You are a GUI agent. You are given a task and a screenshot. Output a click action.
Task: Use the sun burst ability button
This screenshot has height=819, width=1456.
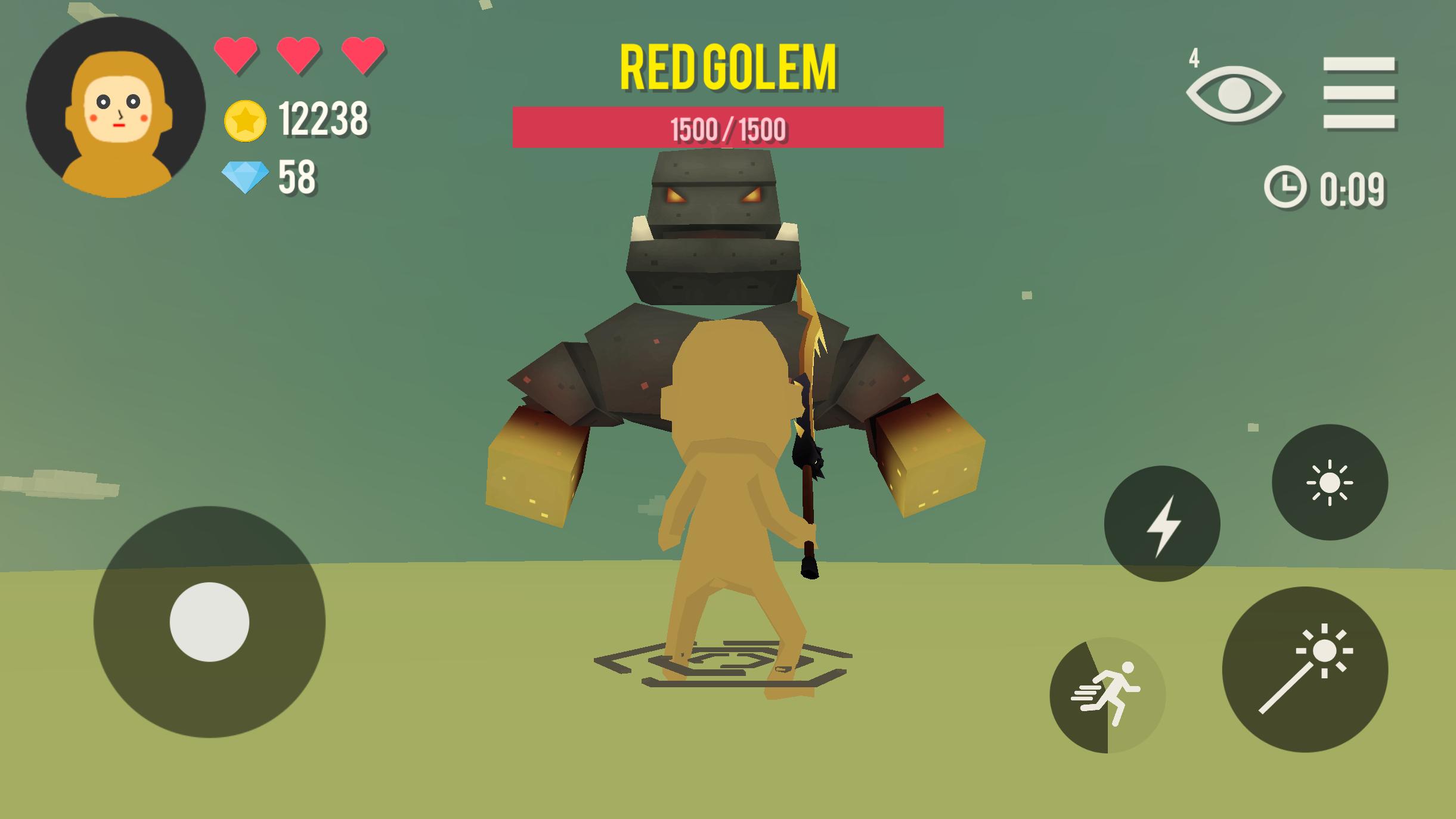pos(1330,482)
